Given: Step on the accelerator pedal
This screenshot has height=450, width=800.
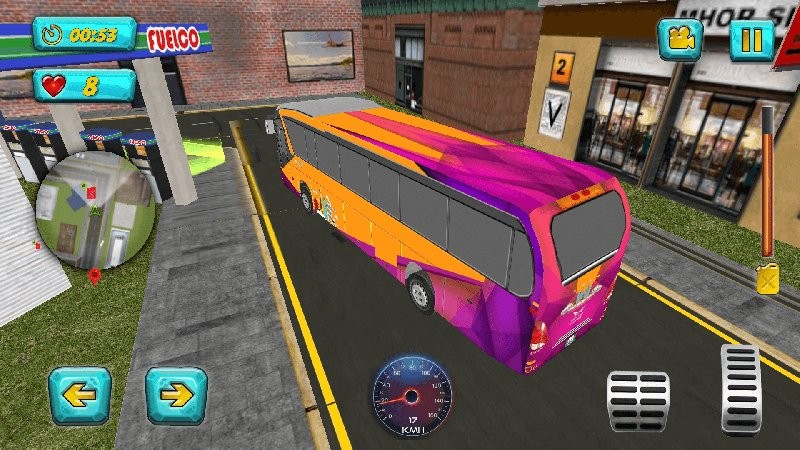Looking at the screenshot, I should click(741, 388).
